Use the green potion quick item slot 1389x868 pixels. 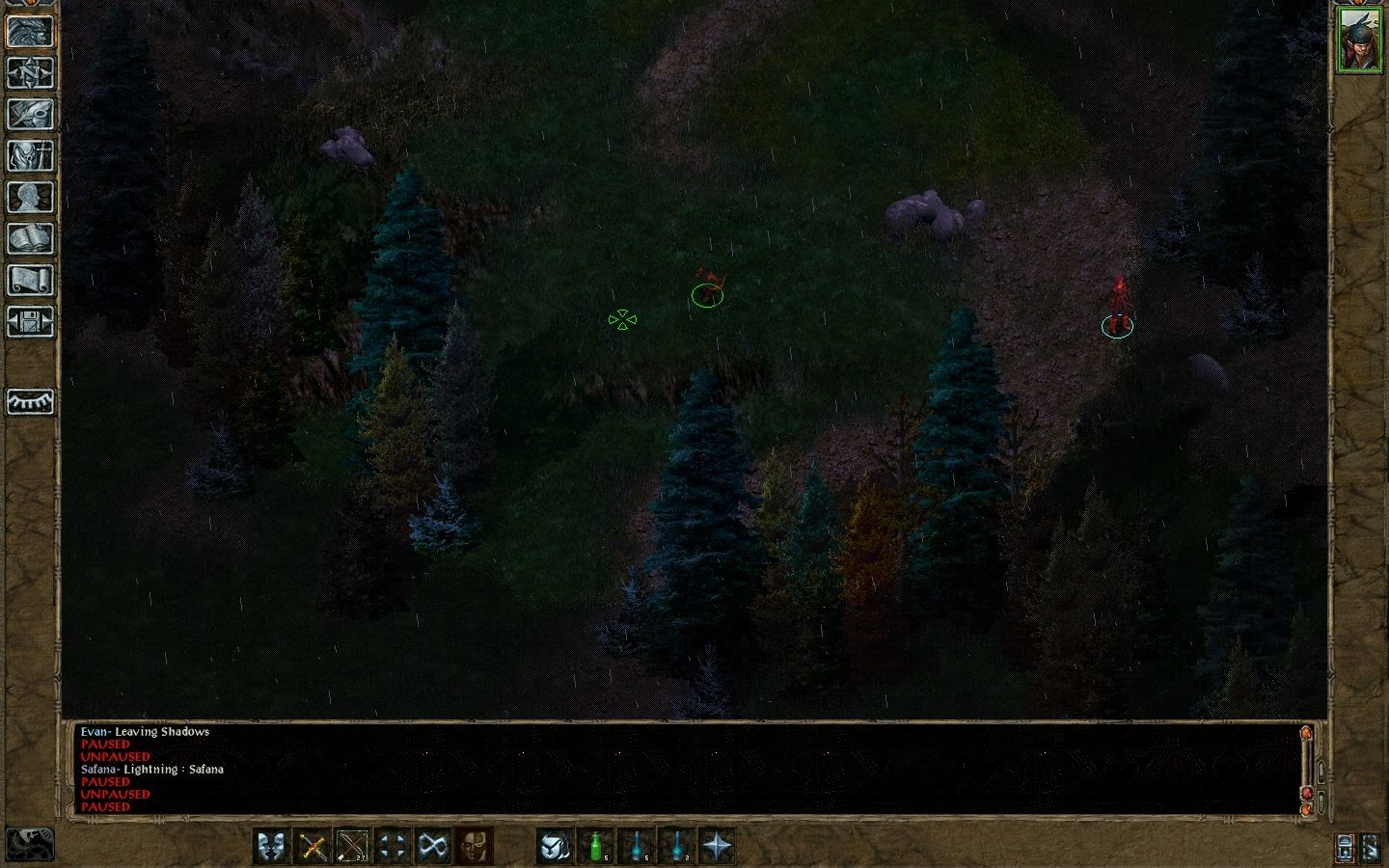(x=596, y=847)
